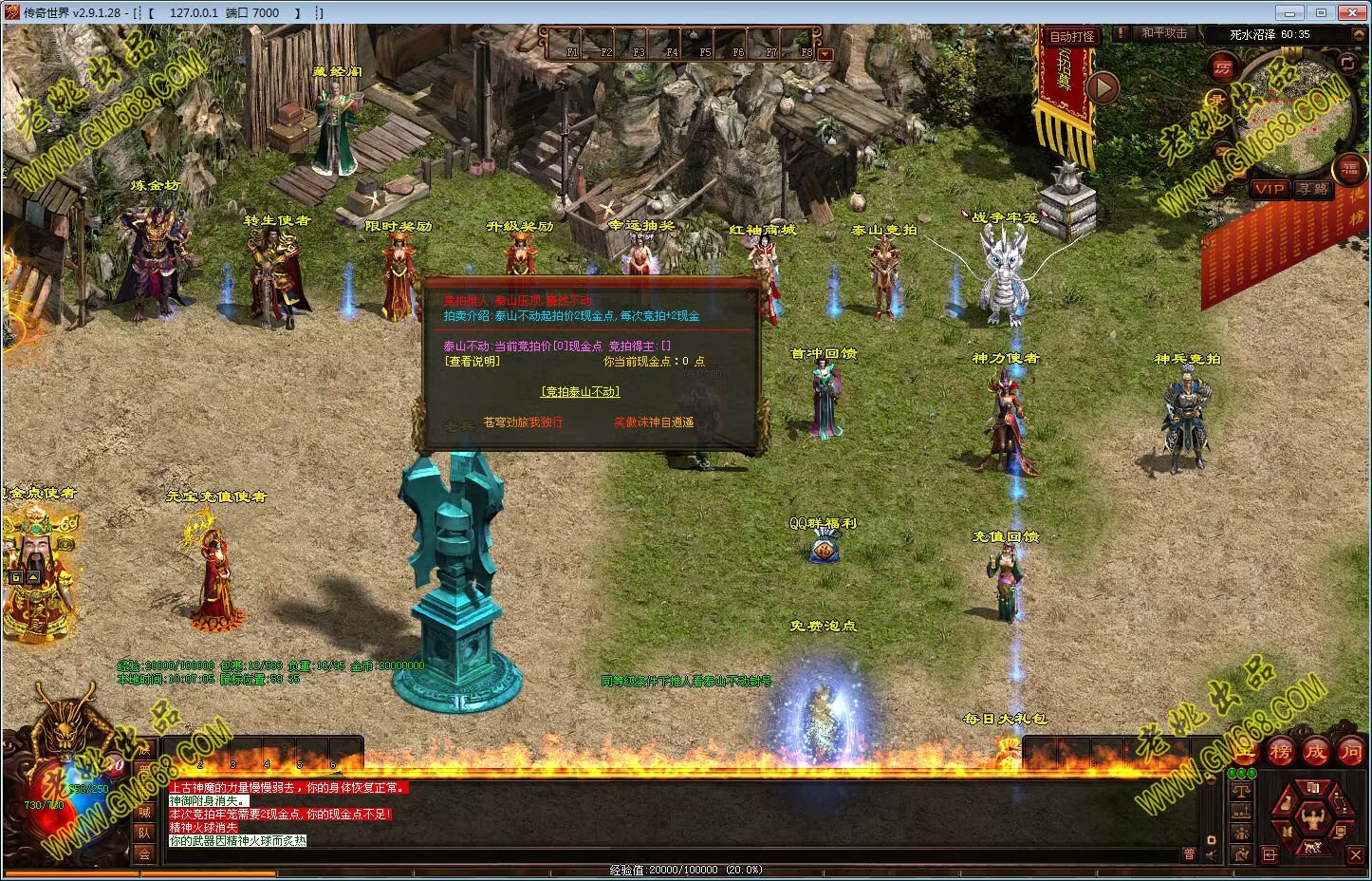Select the 会 guild chat channel

(x=144, y=853)
